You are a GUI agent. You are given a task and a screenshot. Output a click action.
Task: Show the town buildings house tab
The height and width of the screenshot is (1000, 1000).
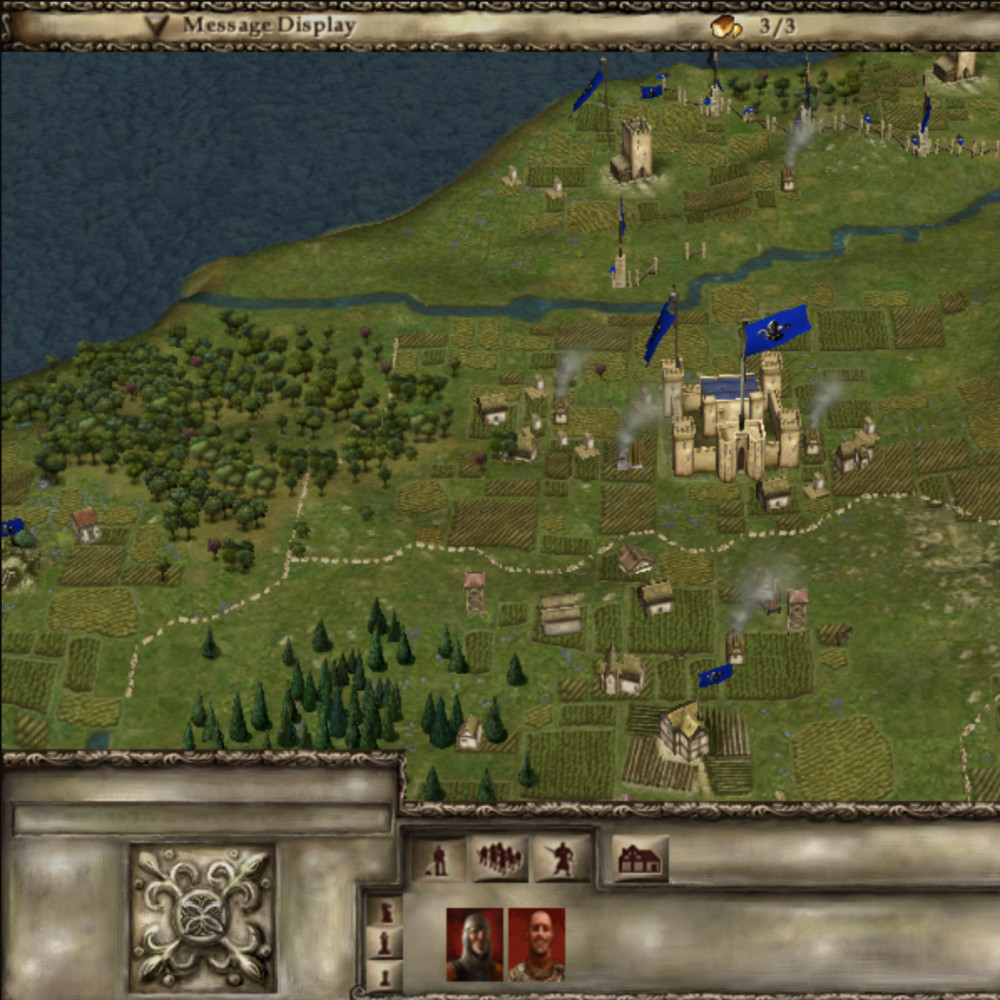(x=640, y=859)
